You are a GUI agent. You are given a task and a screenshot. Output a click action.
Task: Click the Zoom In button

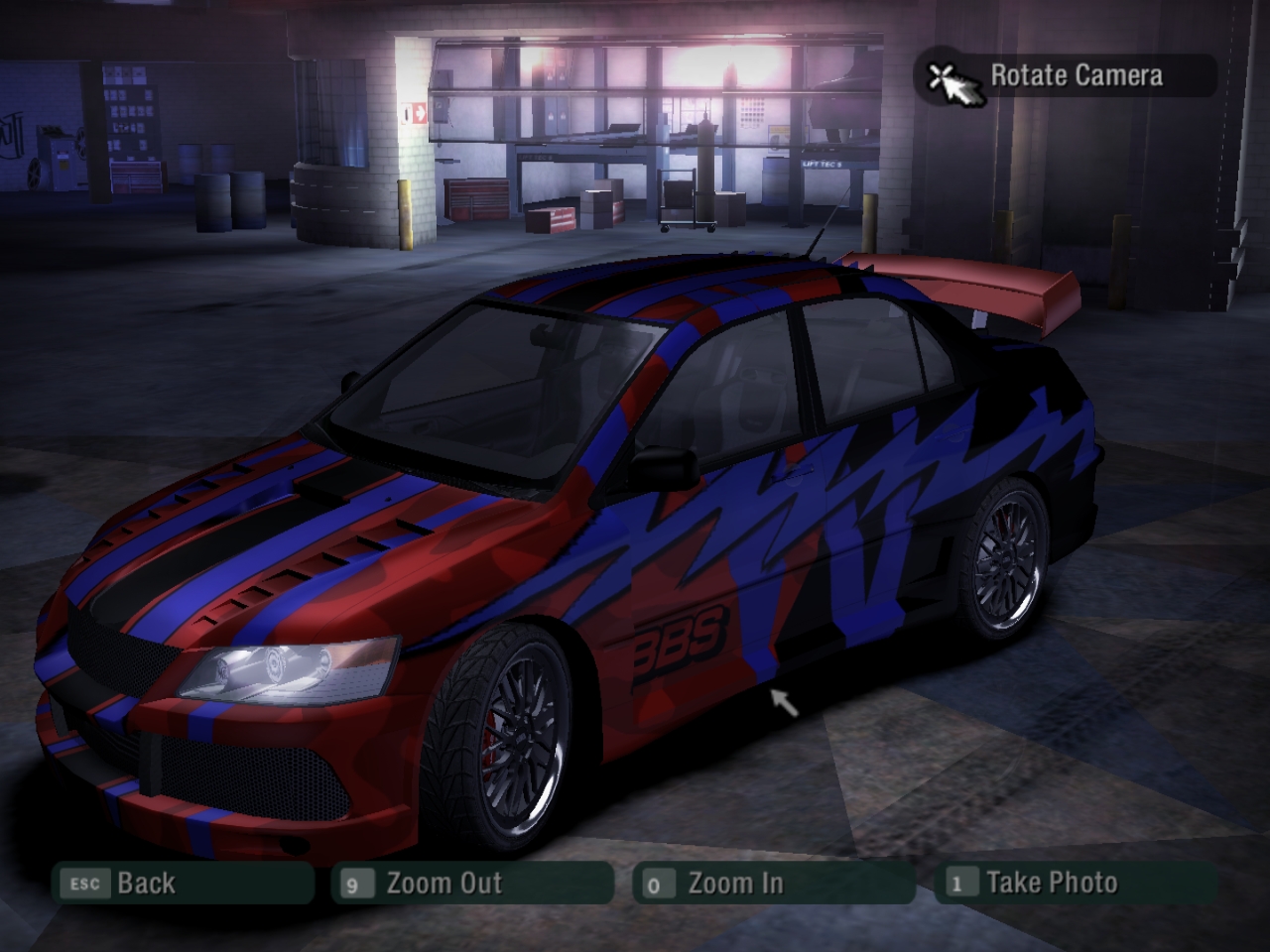pyautogui.click(x=772, y=883)
